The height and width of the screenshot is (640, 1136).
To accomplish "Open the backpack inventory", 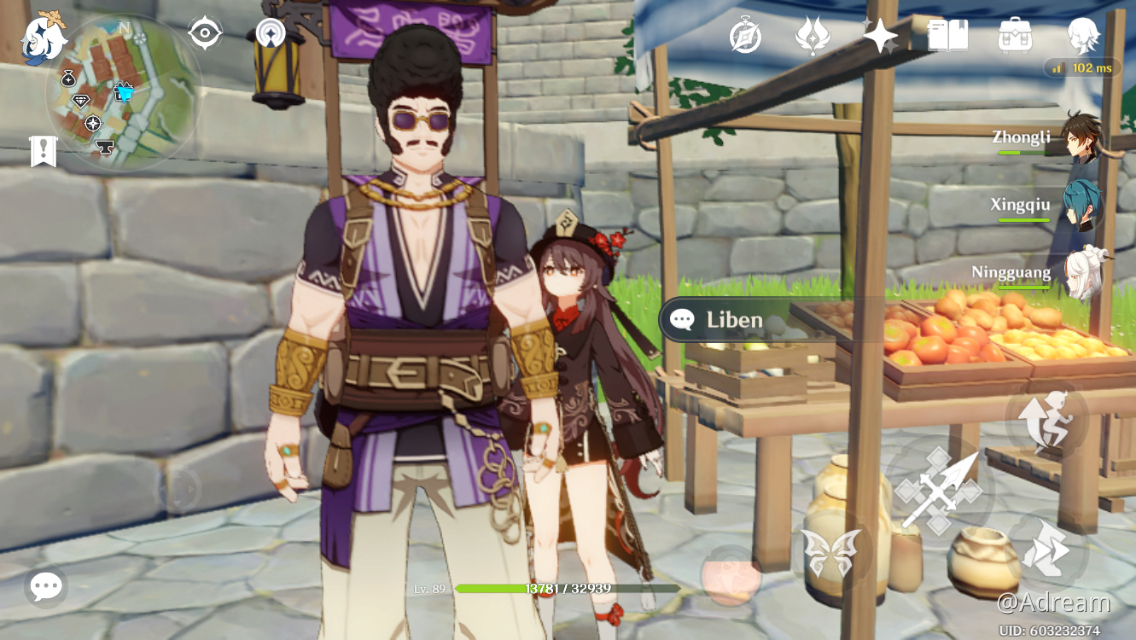I will click(x=1015, y=36).
